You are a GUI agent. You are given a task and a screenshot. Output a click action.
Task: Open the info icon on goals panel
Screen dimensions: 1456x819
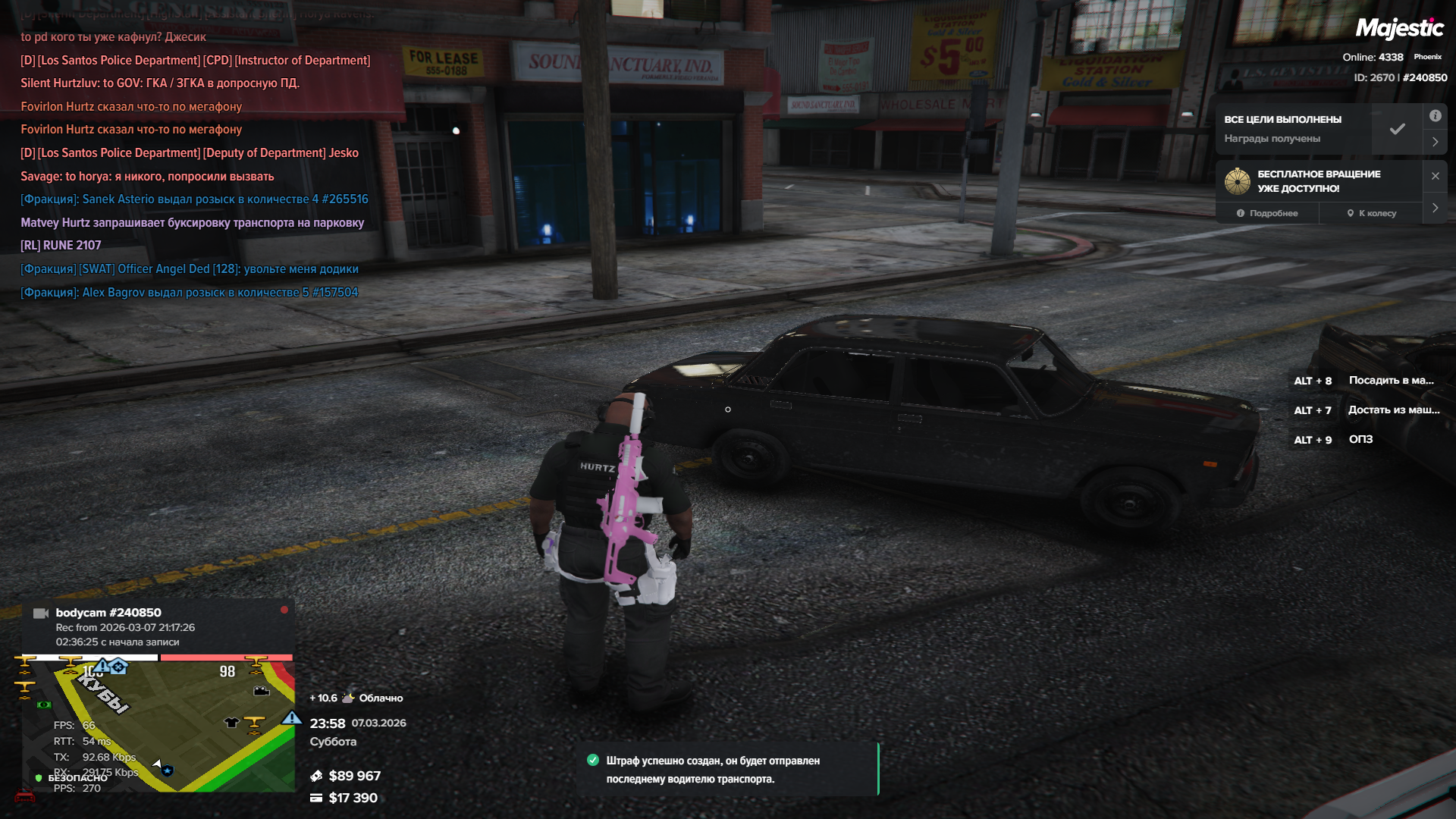[1435, 116]
